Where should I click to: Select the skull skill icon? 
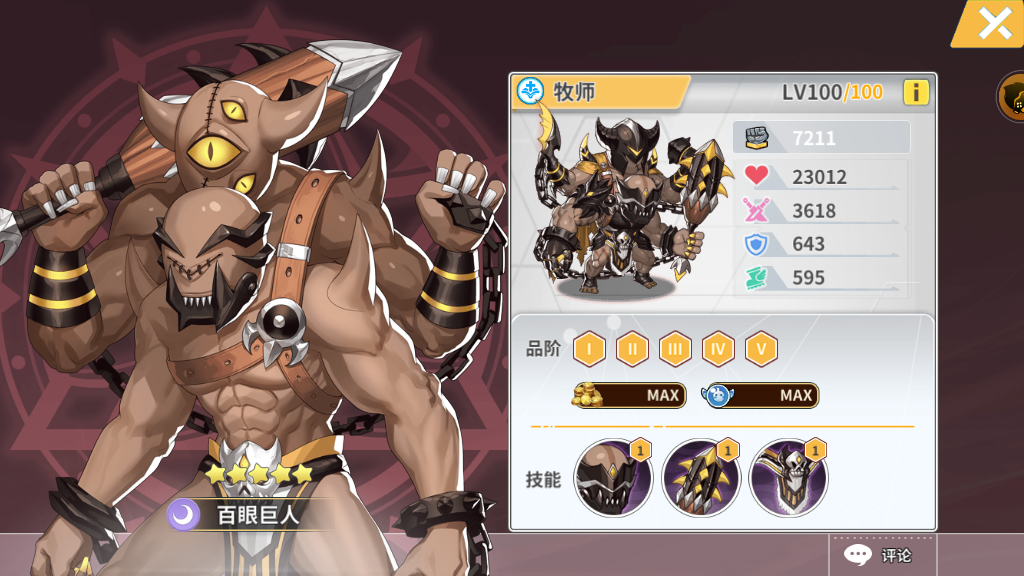(787, 478)
